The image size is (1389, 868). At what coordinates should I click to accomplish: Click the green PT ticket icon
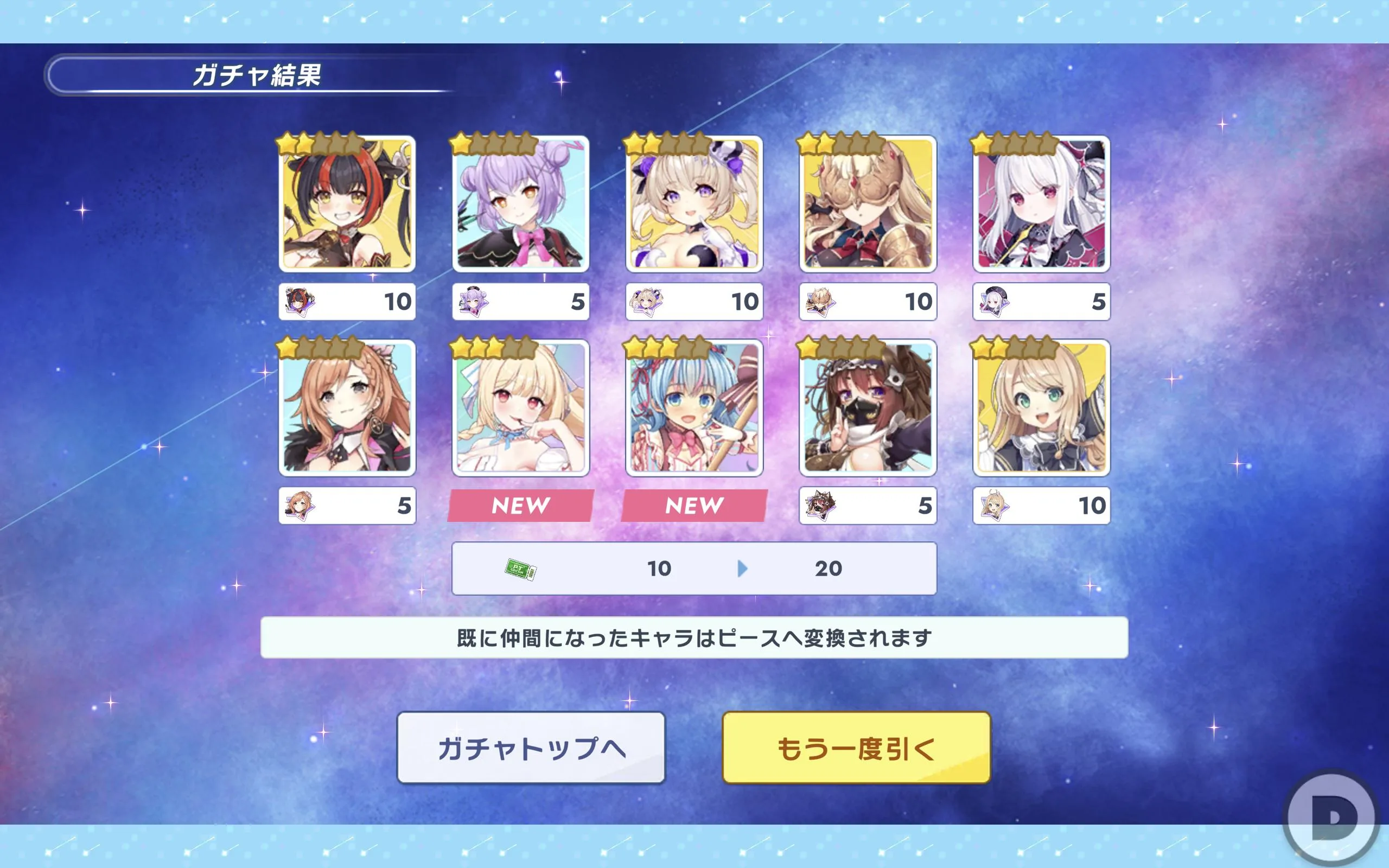coord(520,569)
